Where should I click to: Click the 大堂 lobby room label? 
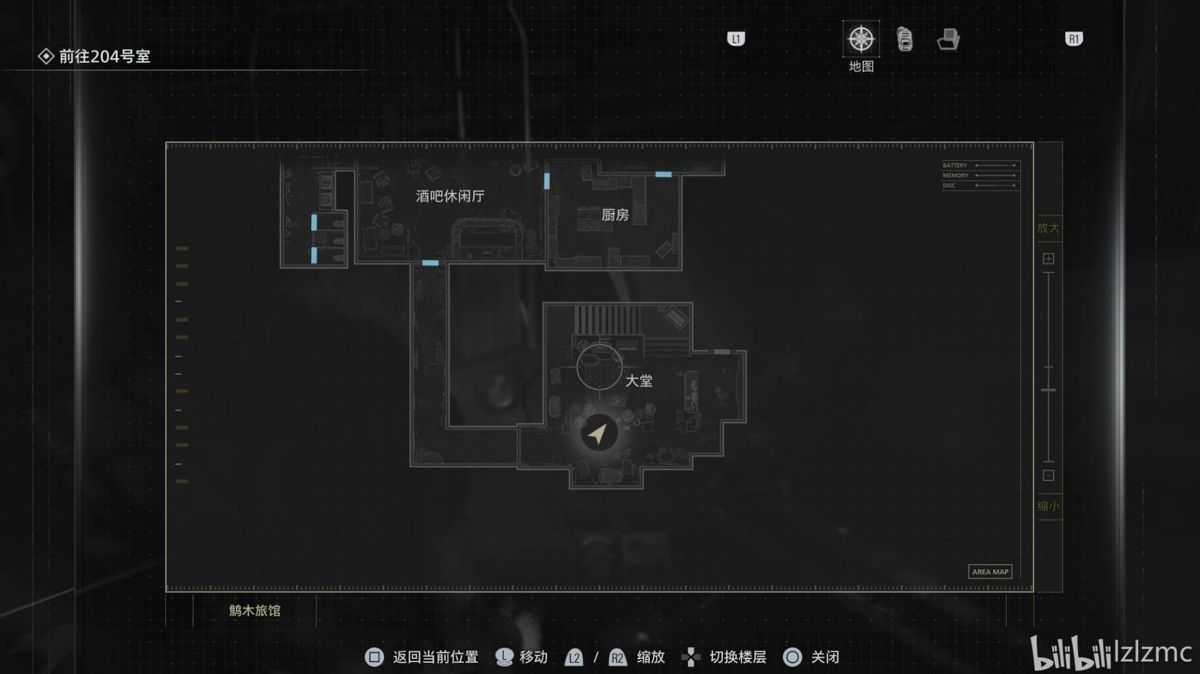point(639,381)
